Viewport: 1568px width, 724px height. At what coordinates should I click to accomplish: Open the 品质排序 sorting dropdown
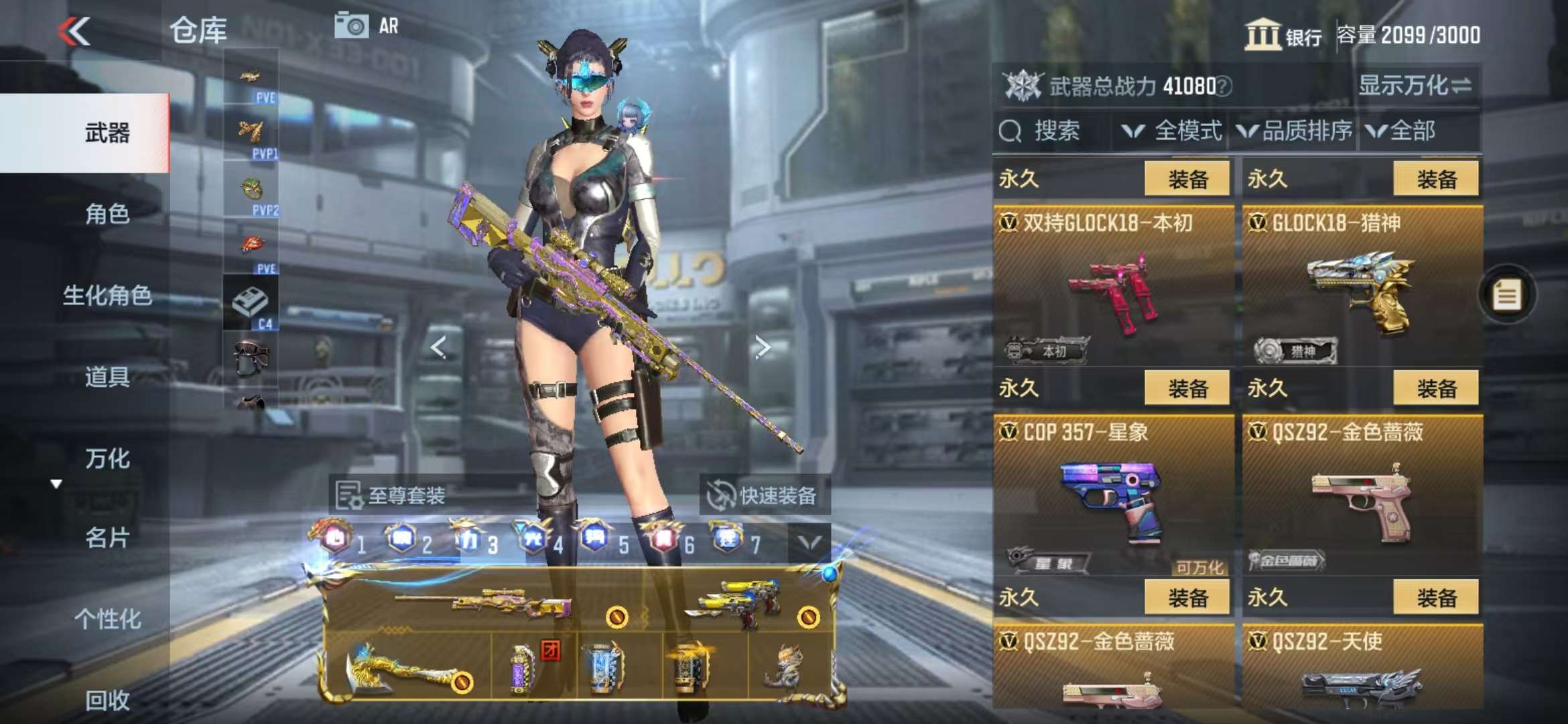[1295, 131]
